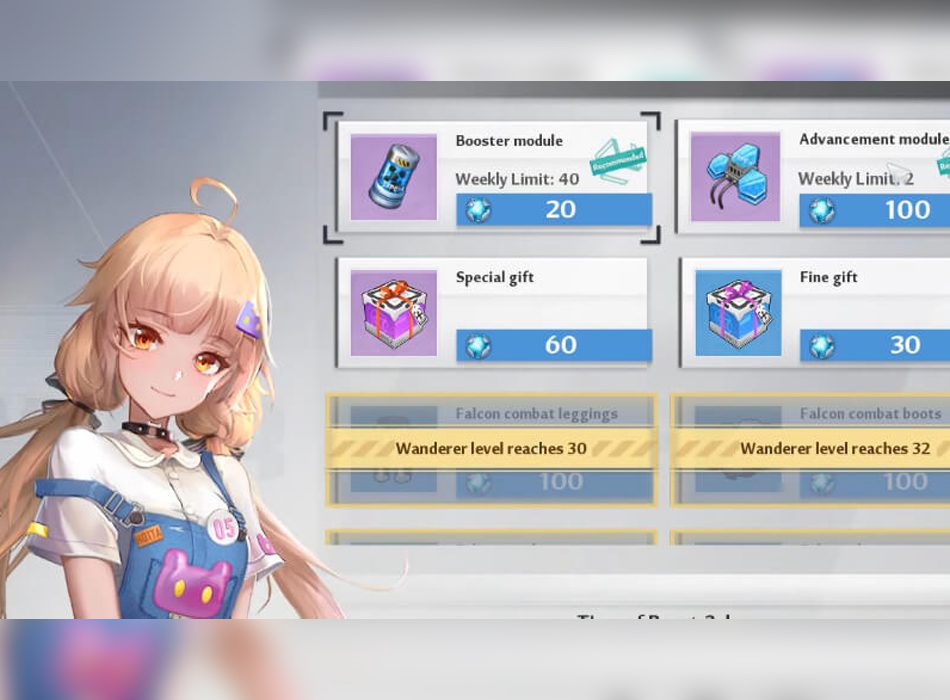Buy the Special gift for 60
950x700 pixels.
coord(554,345)
